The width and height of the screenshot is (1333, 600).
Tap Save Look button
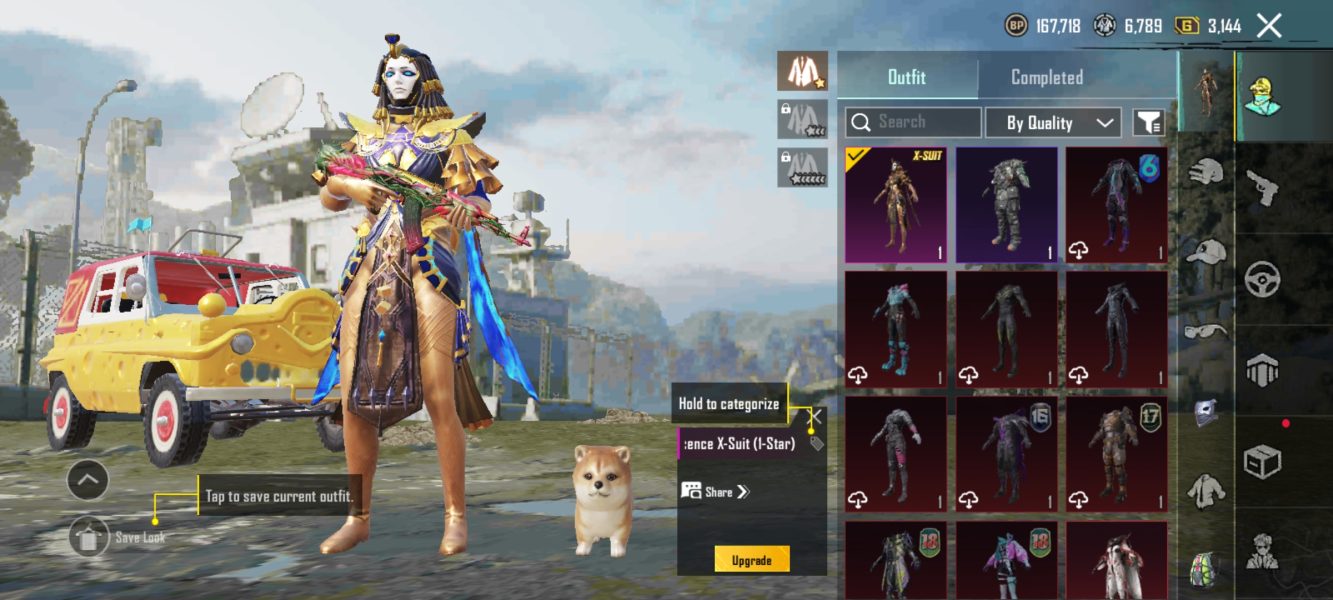[90, 537]
